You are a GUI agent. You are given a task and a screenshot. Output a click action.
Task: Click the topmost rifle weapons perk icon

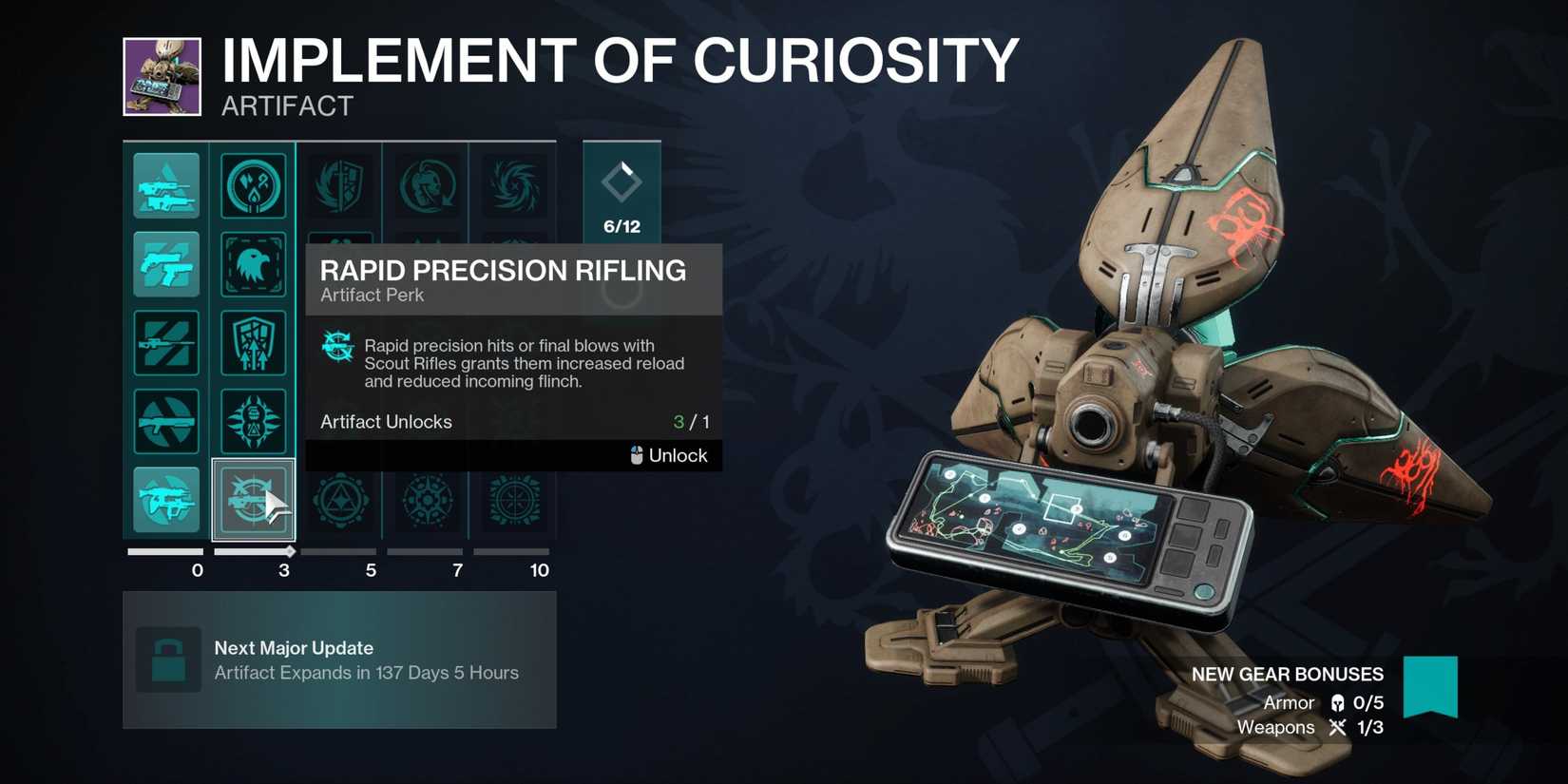click(x=166, y=186)
